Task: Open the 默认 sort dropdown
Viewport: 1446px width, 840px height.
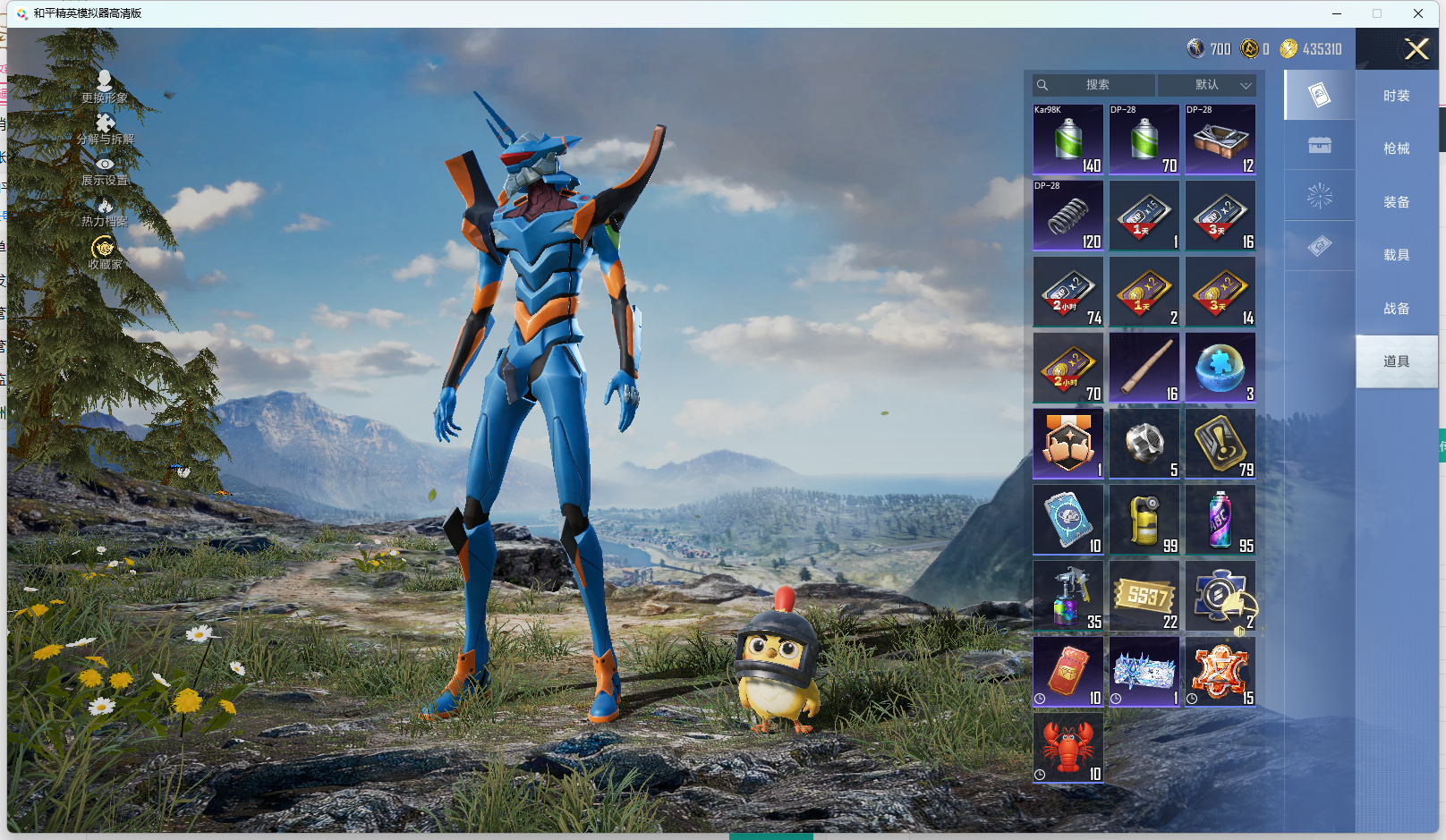Action: coord(1207,85)
